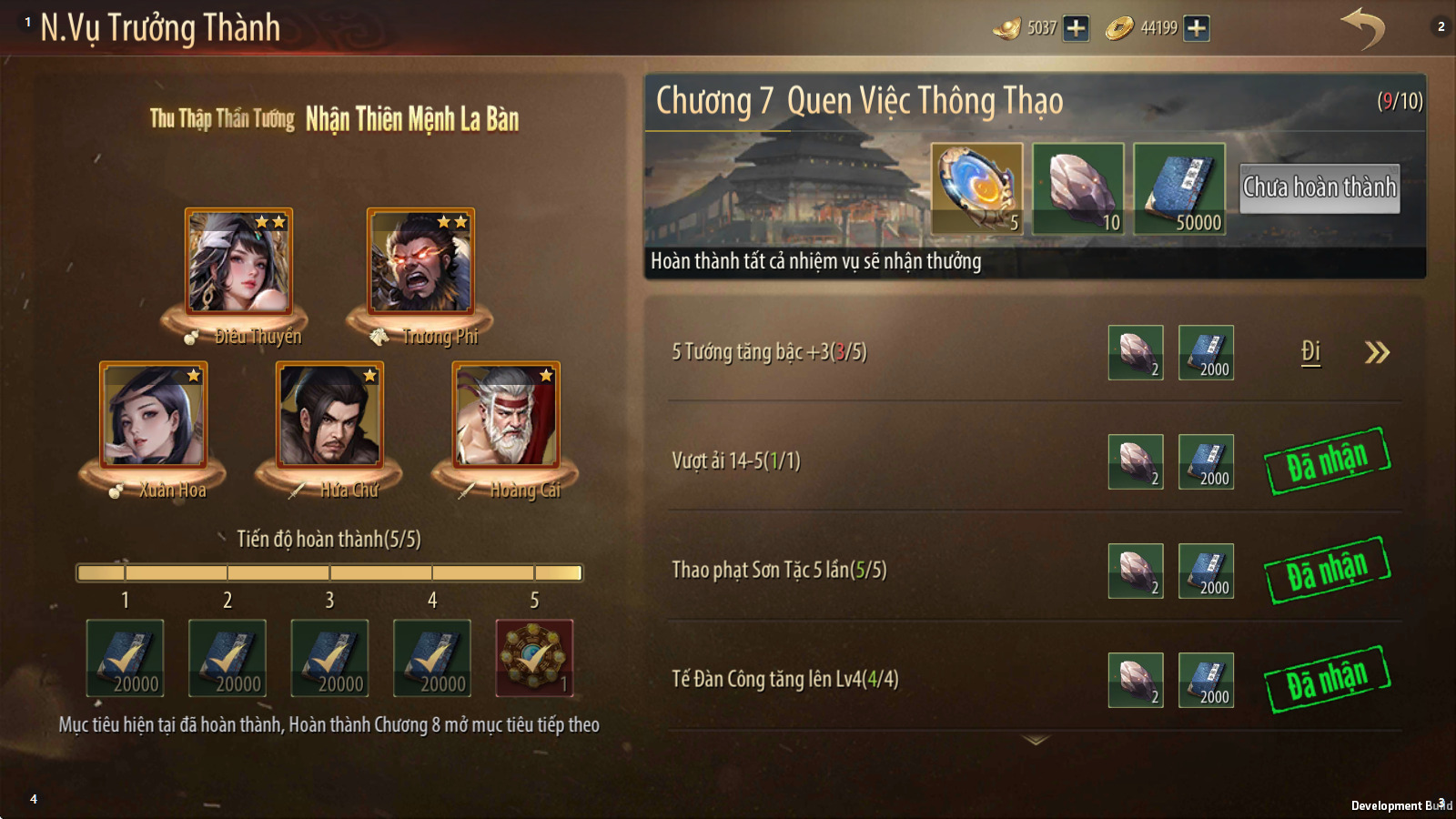Go to the 5 Tướng tăng bậc task
Viewport: 1456px width, 819px height.
[1310, 352]
